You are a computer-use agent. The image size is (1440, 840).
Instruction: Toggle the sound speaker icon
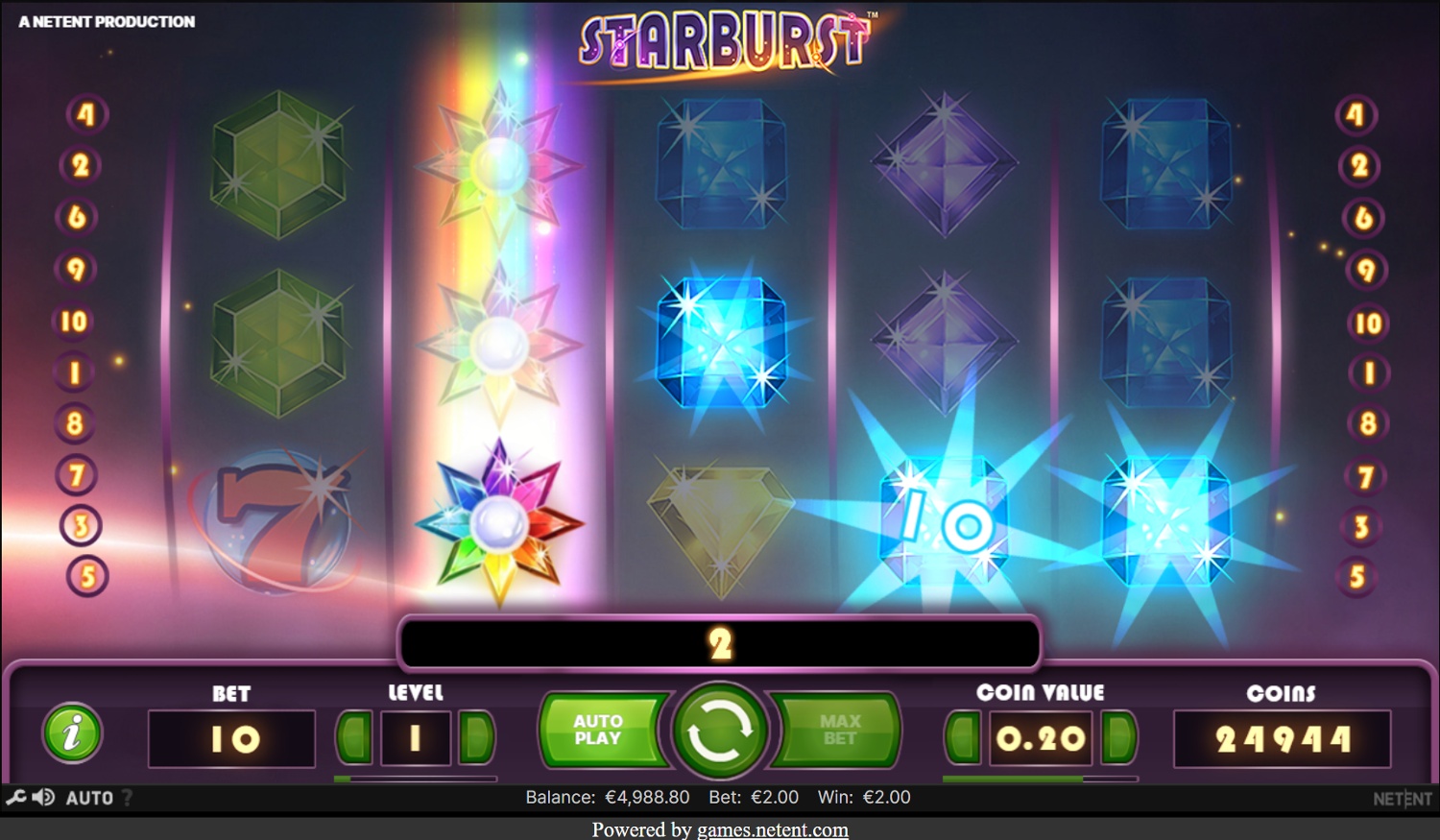(43, 797)
